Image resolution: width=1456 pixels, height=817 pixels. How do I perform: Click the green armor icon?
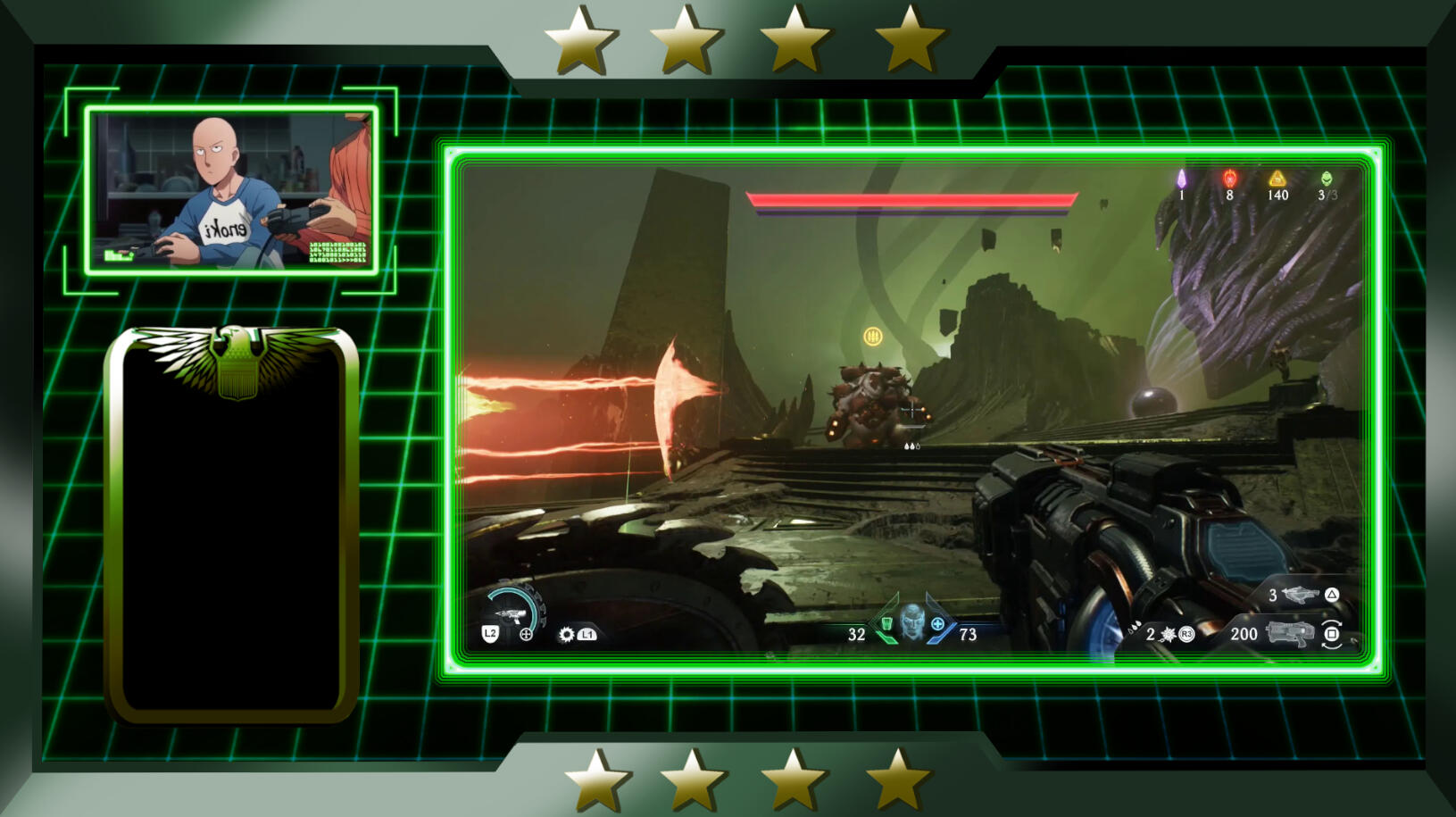click(x=886, y=624)
